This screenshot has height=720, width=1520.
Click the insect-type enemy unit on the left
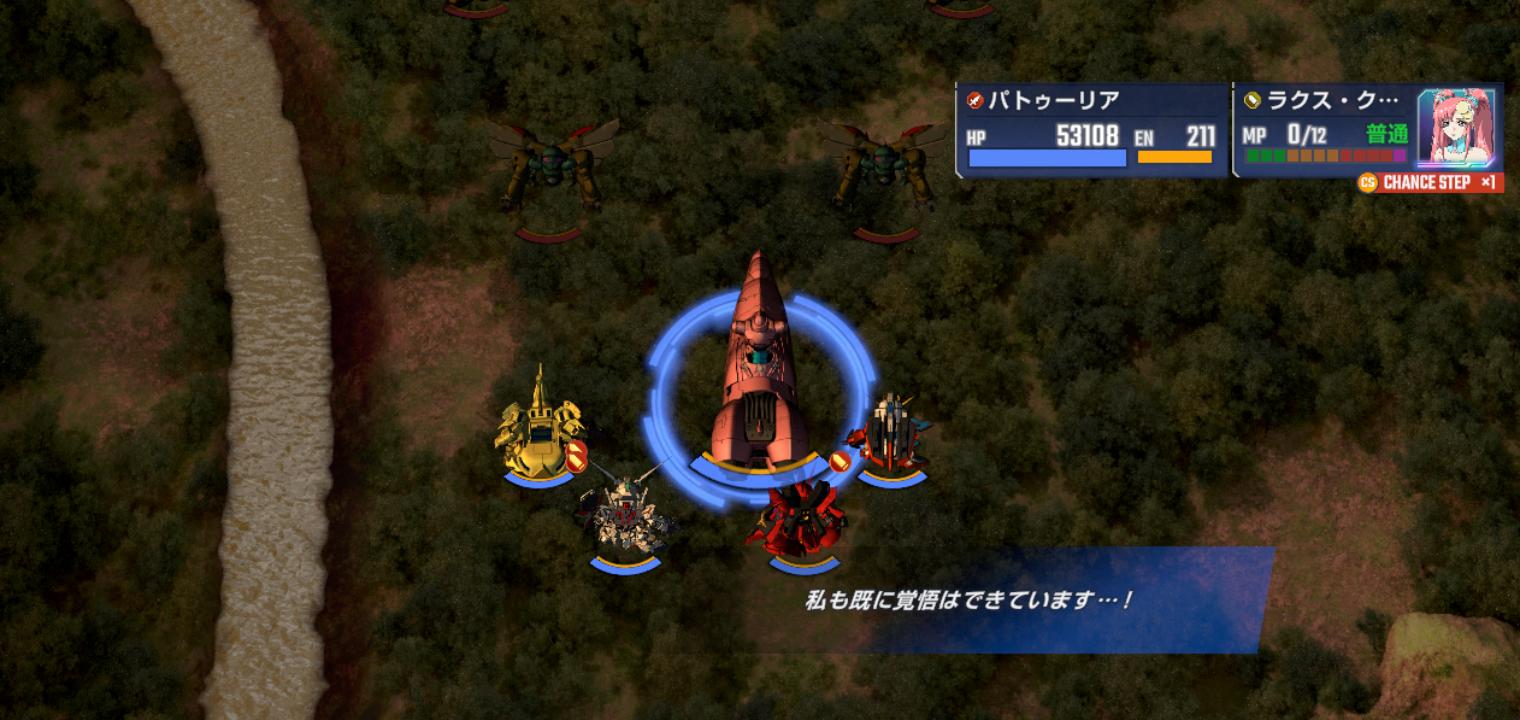coord(550,160)
